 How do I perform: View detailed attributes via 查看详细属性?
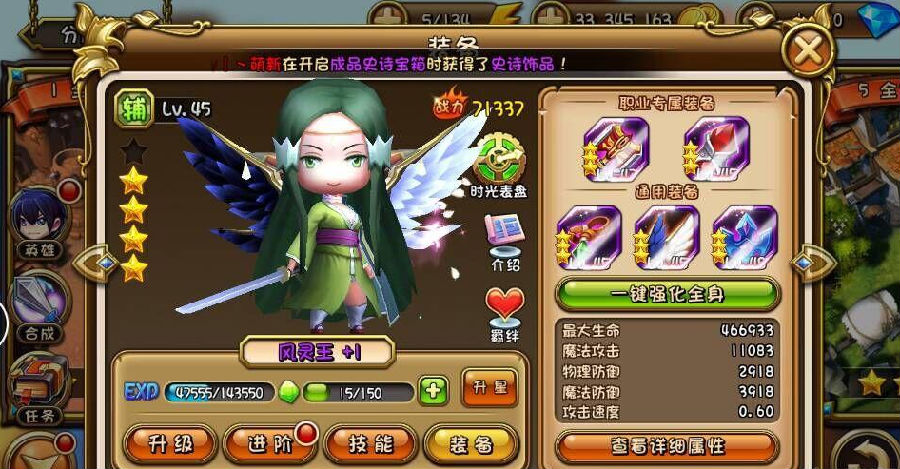coord(667,446)
